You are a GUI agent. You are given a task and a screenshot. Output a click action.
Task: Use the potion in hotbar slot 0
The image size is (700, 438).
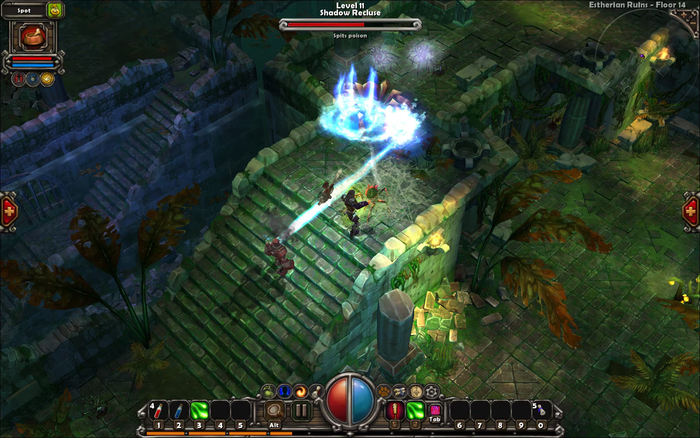(540, 410)
